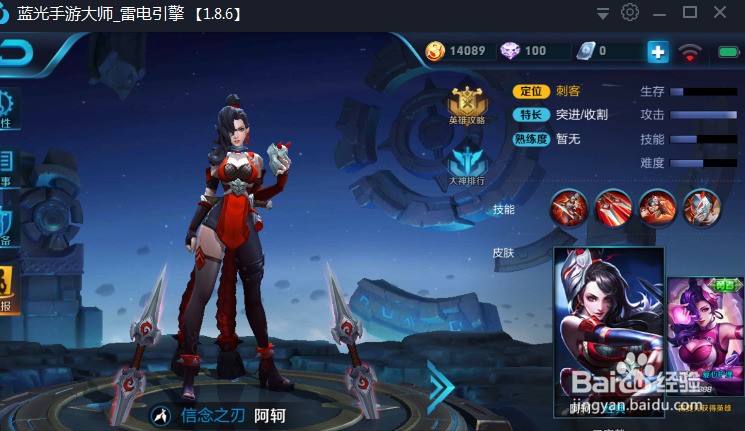
Task: Tap the blue plus button to recharge
Action: pyautogui.click(x=657, y=51)
